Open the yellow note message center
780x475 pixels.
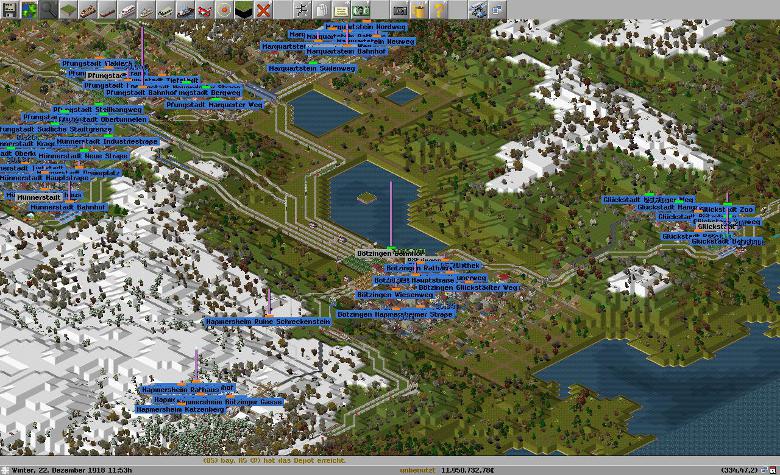pyautogui.click(x=341, y=10)
